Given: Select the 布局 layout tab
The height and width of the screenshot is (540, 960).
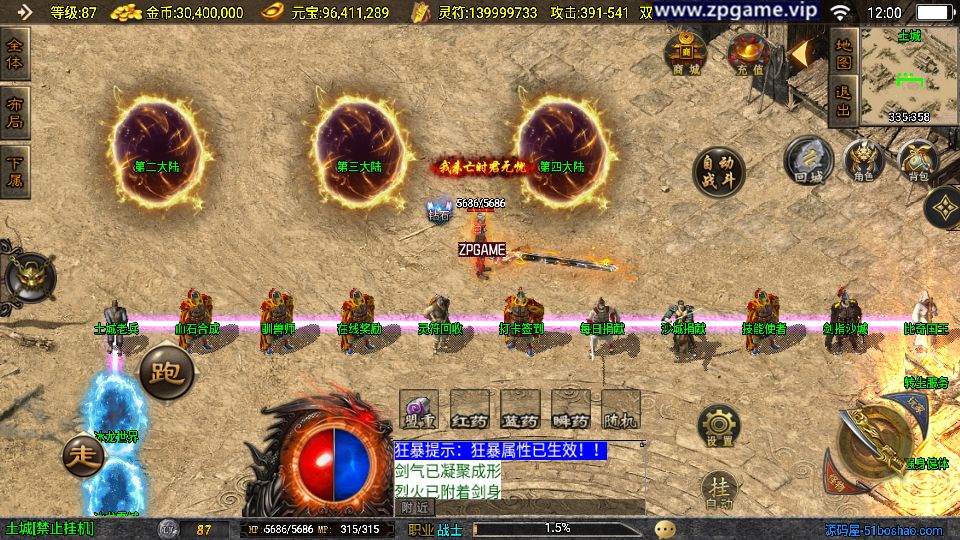Looking at the screenshot, I should coord(15,112).
